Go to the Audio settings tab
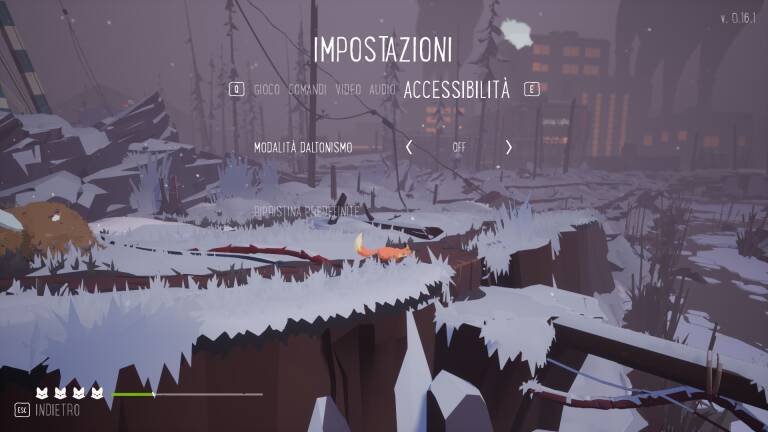 (x=382, y=90)
